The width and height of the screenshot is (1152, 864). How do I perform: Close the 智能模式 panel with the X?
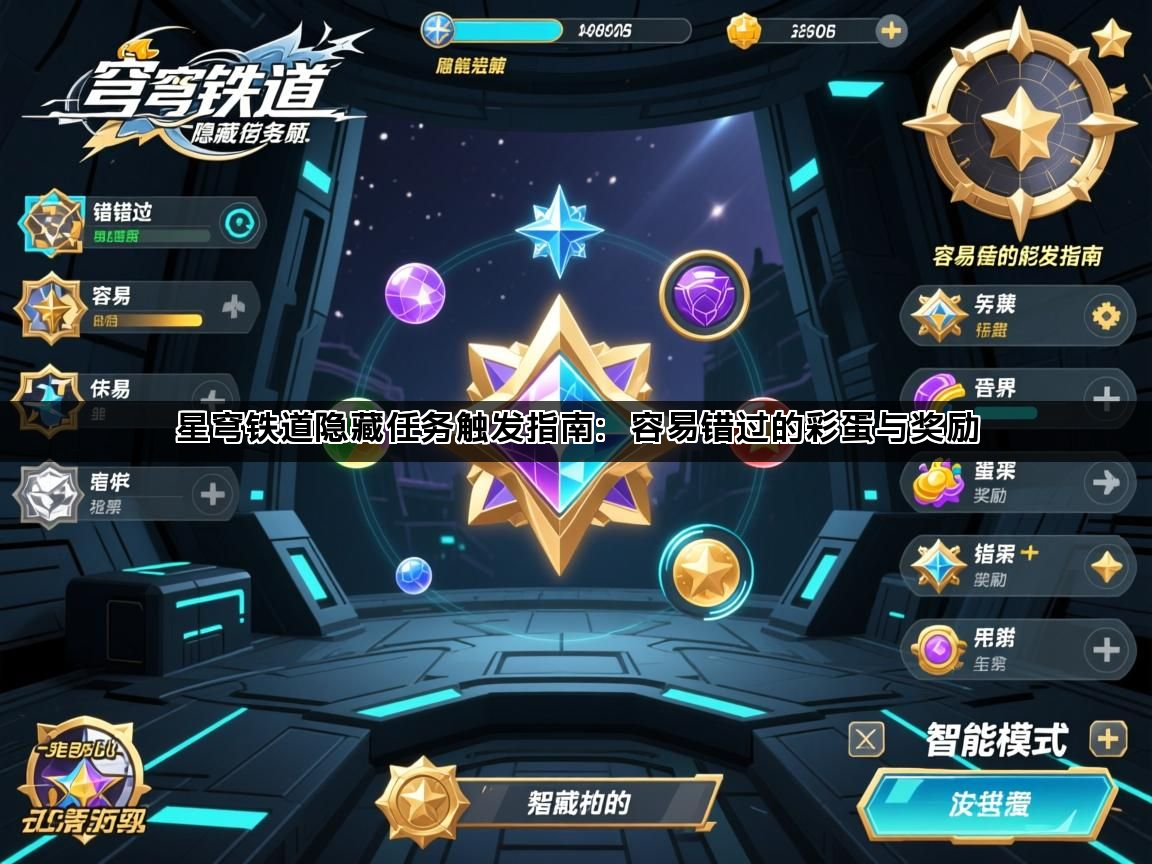[866, 739]
